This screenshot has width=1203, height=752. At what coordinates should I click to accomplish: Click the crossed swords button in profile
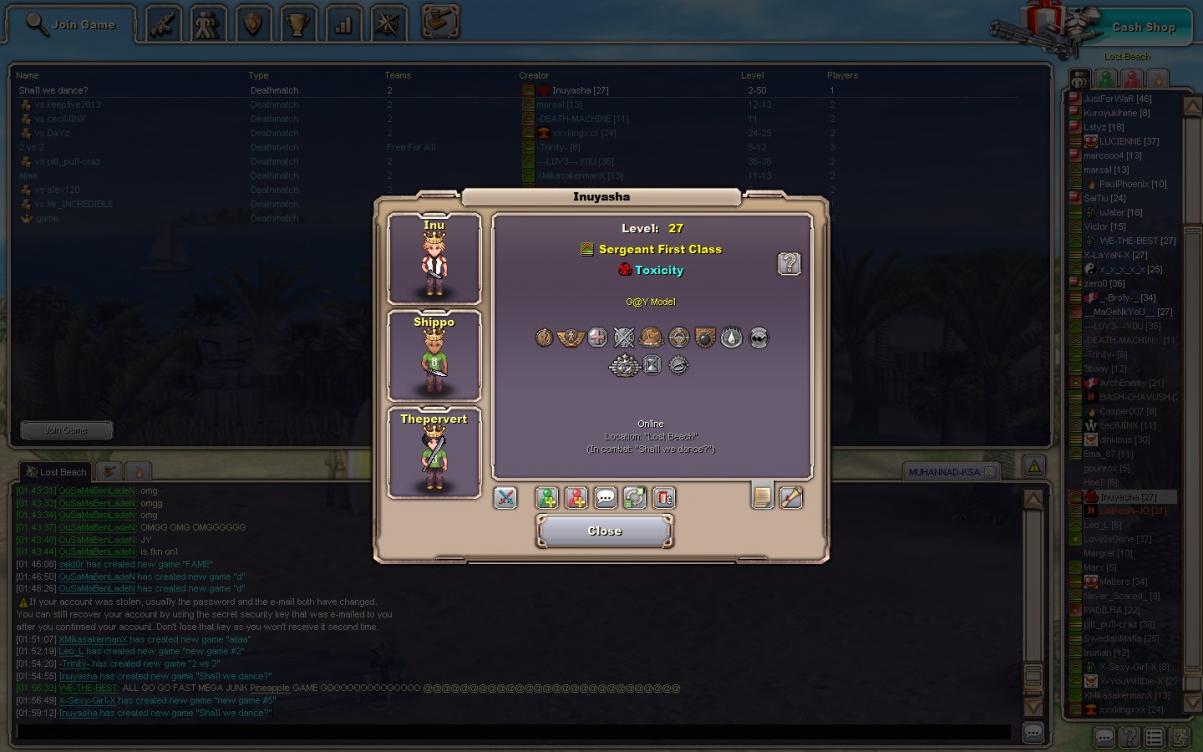(506, 497)
